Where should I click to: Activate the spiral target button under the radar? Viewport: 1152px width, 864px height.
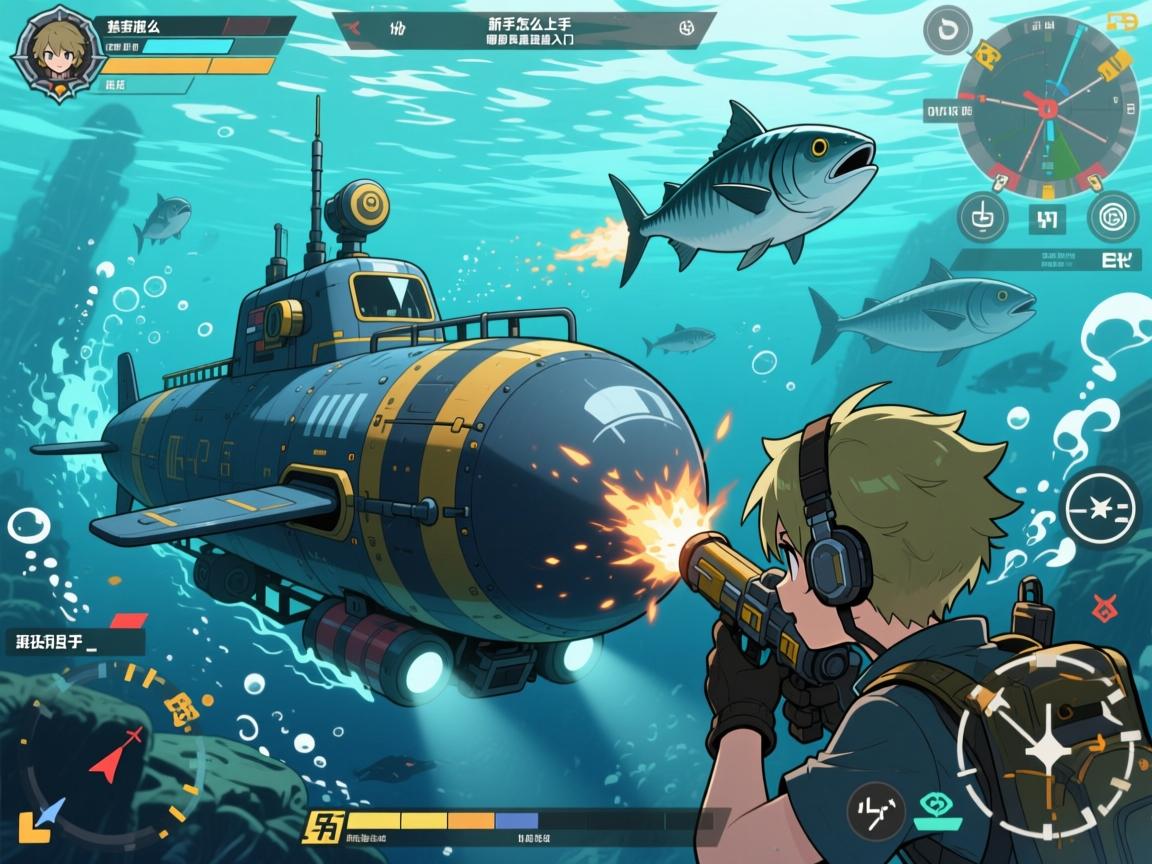[1111, 216]
